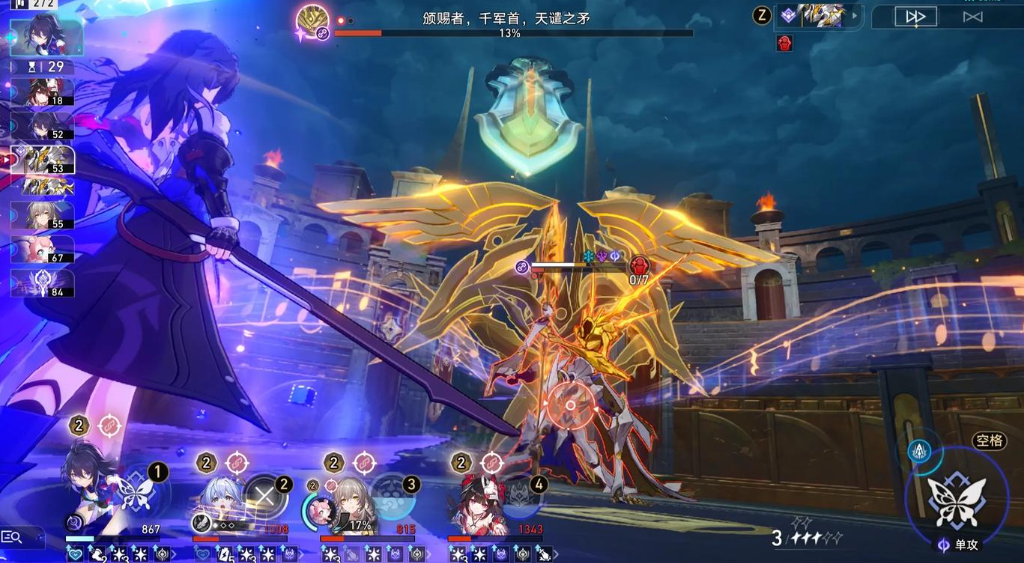Click the red weakness icon under enemy panel
1024x563 pixels.
[785, 43]
